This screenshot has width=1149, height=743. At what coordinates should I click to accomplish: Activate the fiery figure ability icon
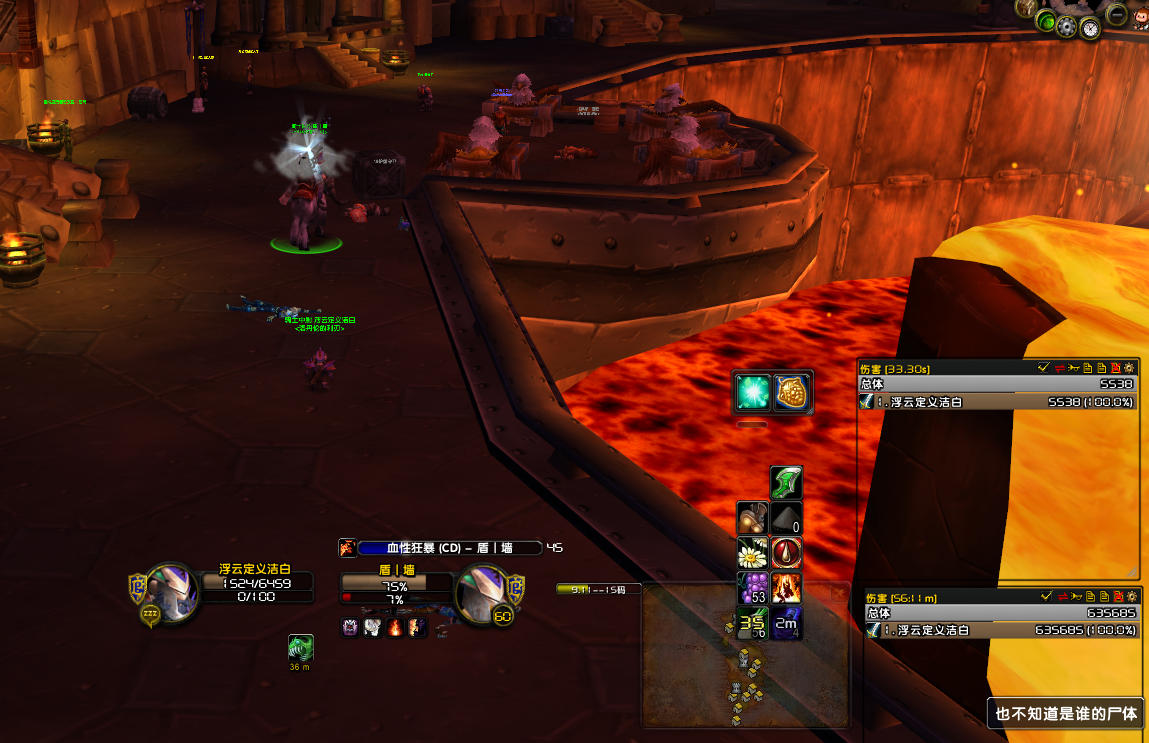[x=786, y=588]
